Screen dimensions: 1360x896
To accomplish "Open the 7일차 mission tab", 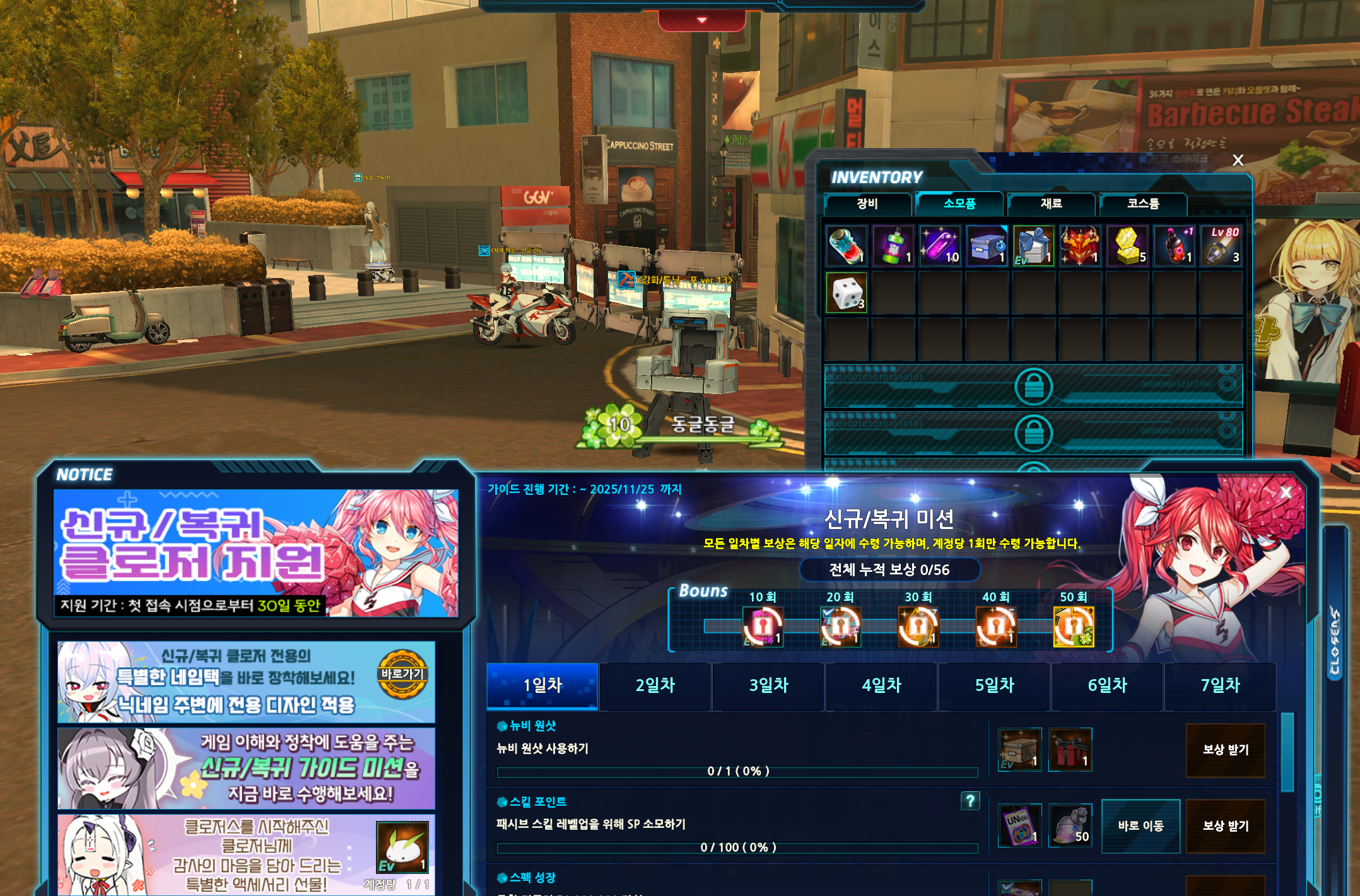I will pyautogui.click(x=1220, y=685).
